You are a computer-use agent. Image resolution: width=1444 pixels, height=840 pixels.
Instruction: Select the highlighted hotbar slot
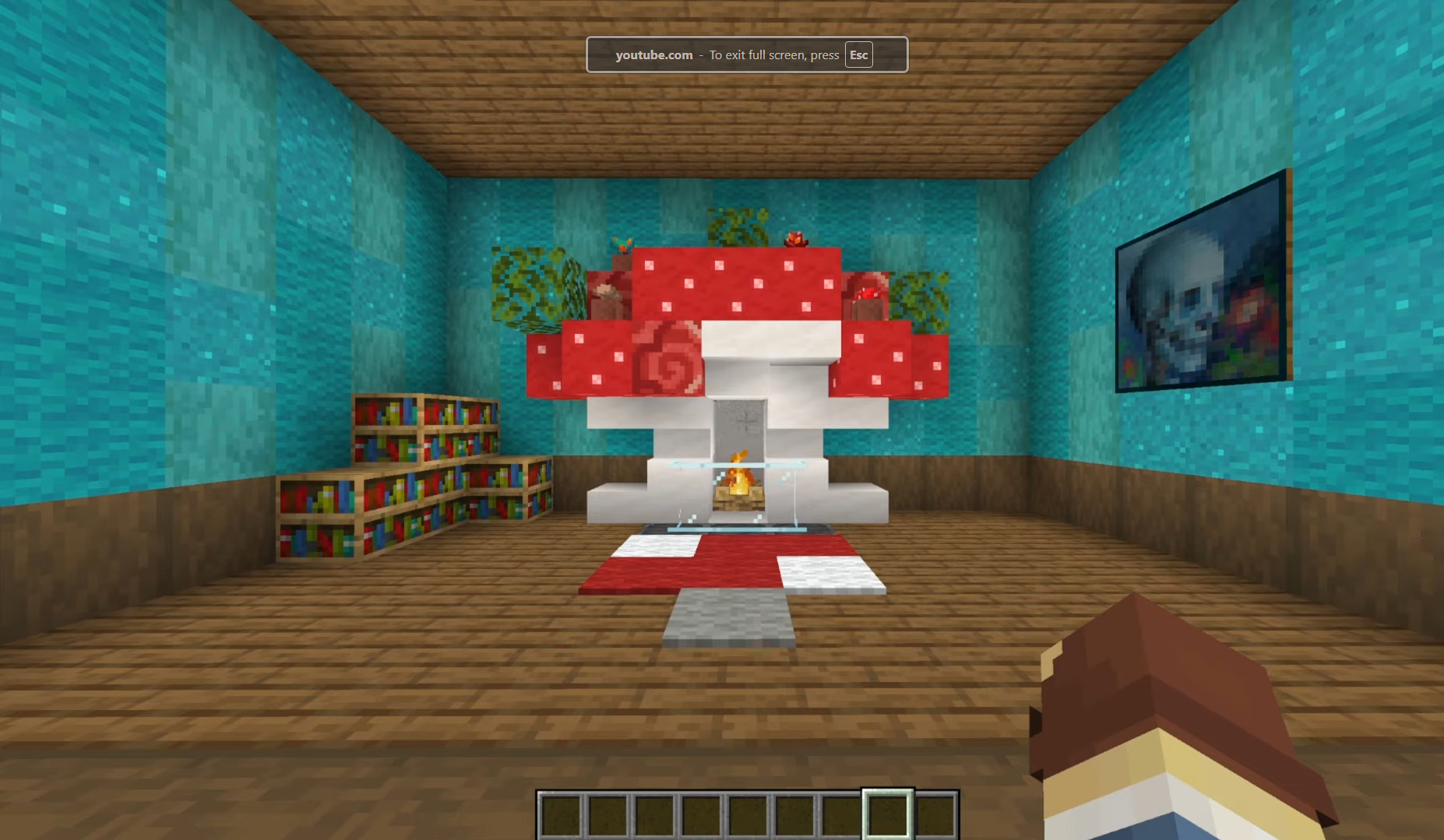(x=888, y=814)
